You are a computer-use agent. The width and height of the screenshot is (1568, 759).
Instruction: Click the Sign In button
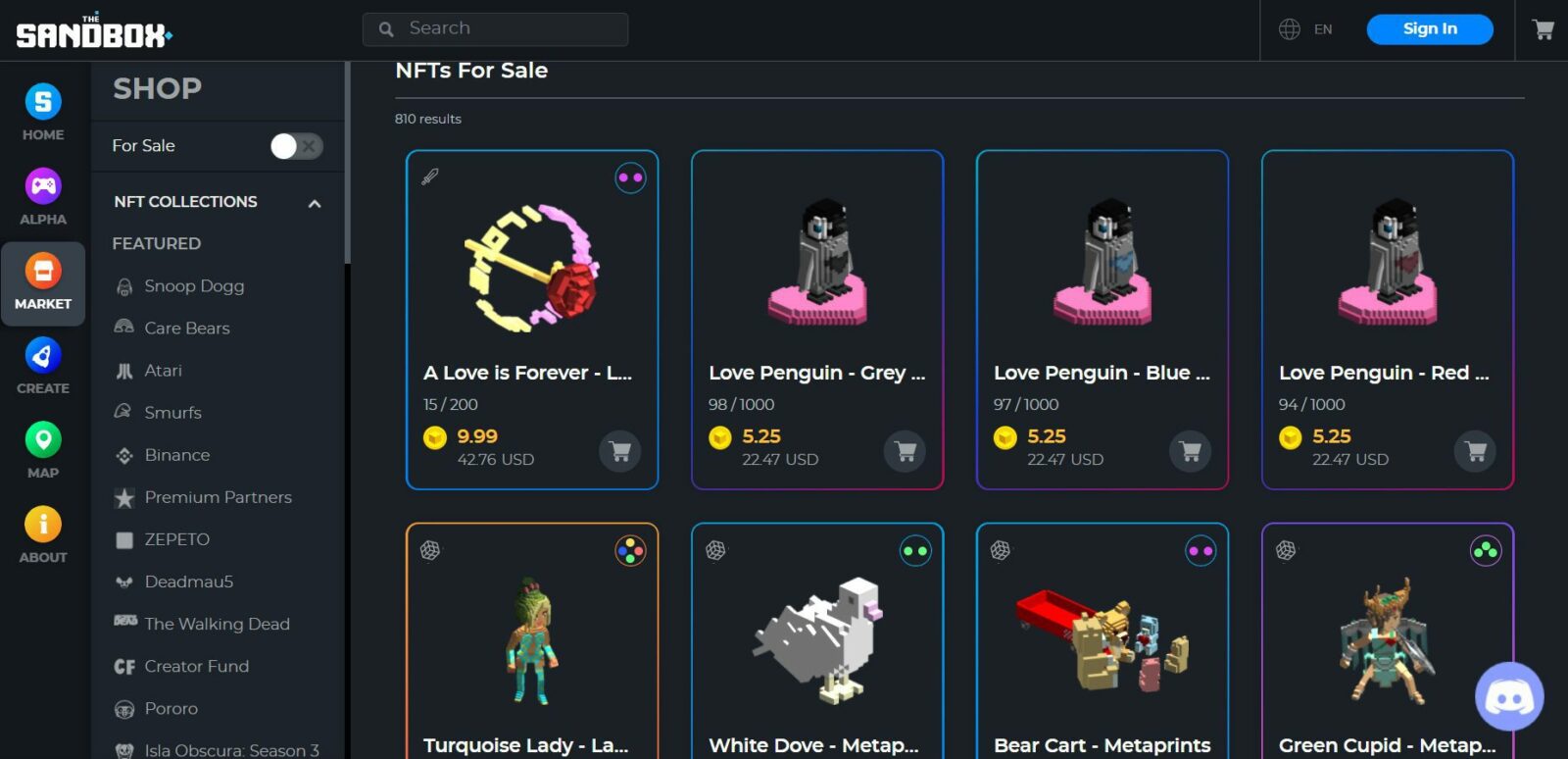click(1429, 29)
